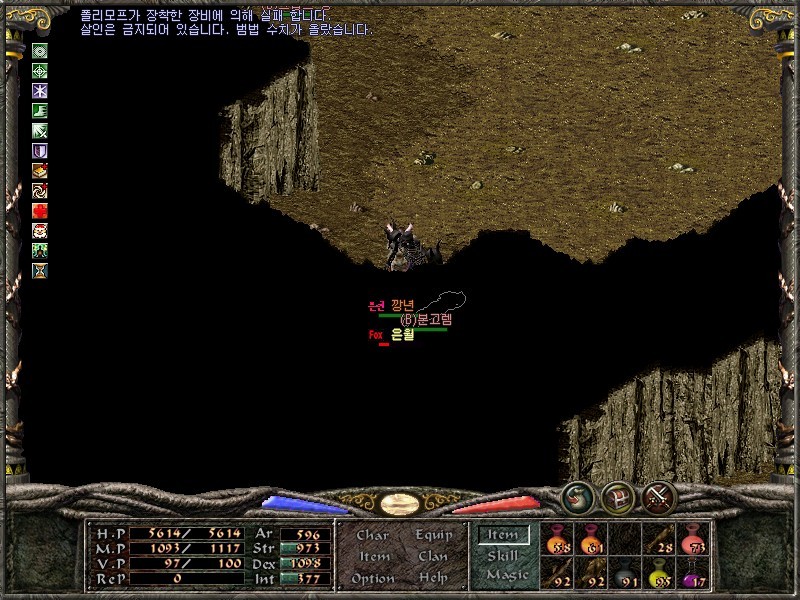Open the round treasure chest button
Image resolution: width=800 pixels, height=600 pixels.
tap(618, 497)
